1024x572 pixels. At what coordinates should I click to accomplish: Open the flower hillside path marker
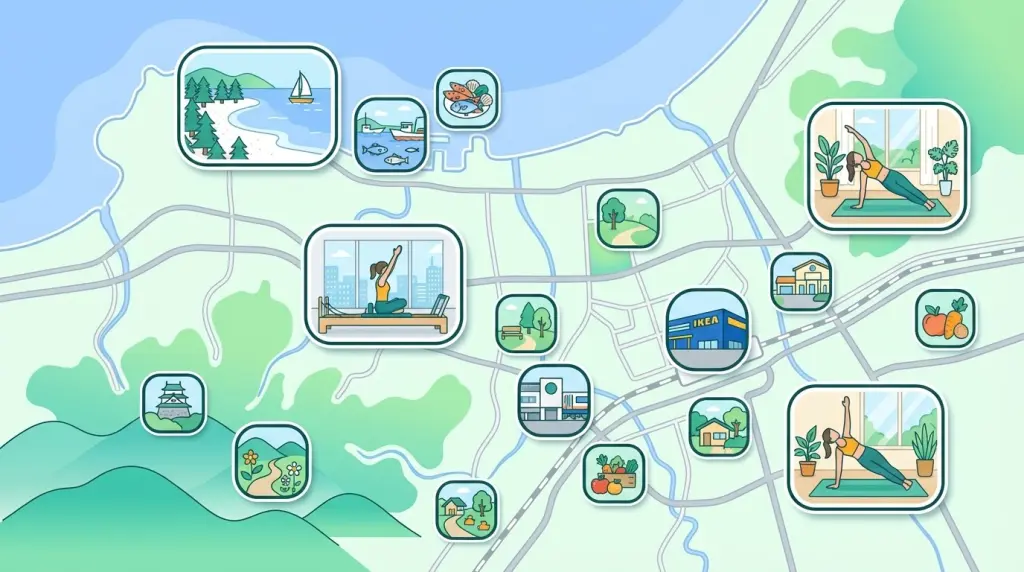(271, 461)
